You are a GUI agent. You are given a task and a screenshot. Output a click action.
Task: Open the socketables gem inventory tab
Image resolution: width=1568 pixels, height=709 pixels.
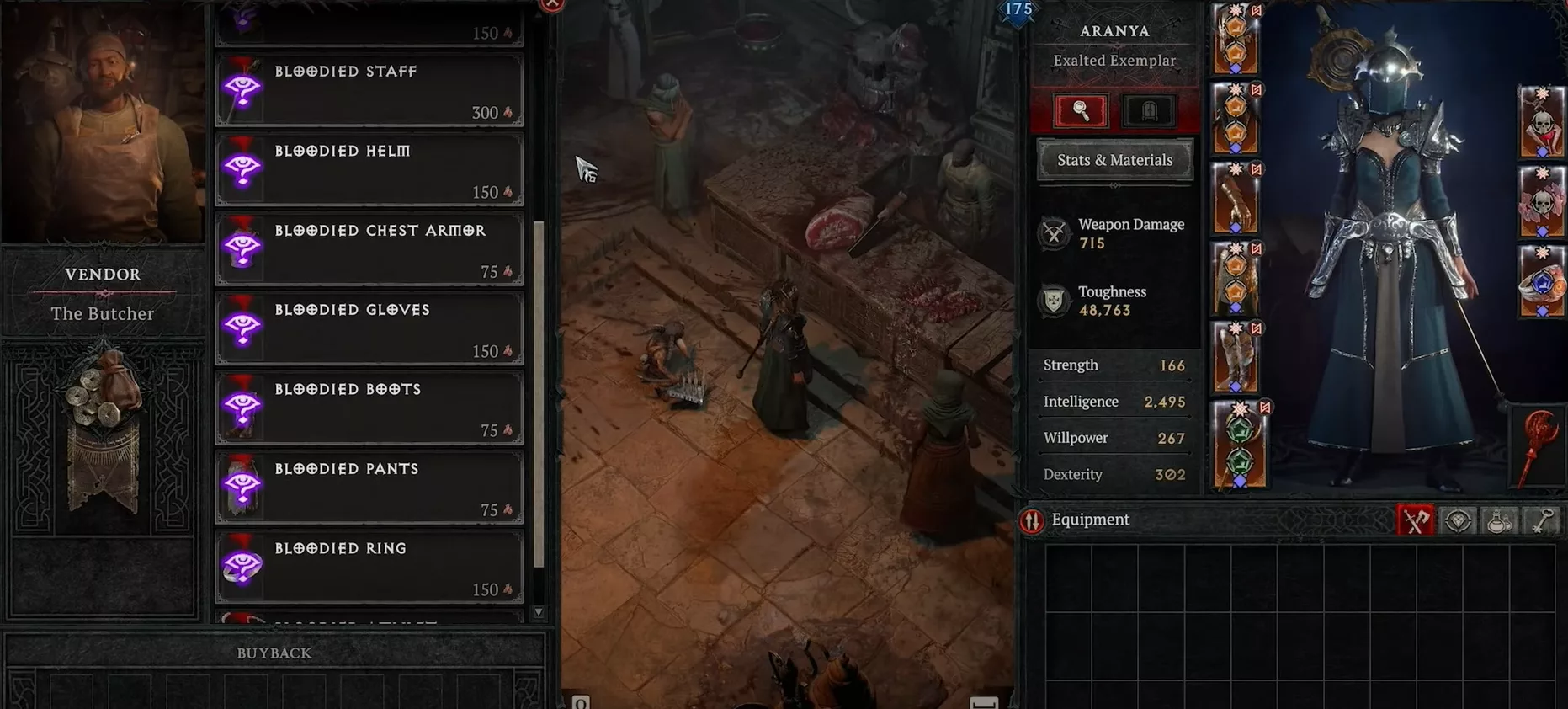pyautogui.click(x=1458, y=520)
